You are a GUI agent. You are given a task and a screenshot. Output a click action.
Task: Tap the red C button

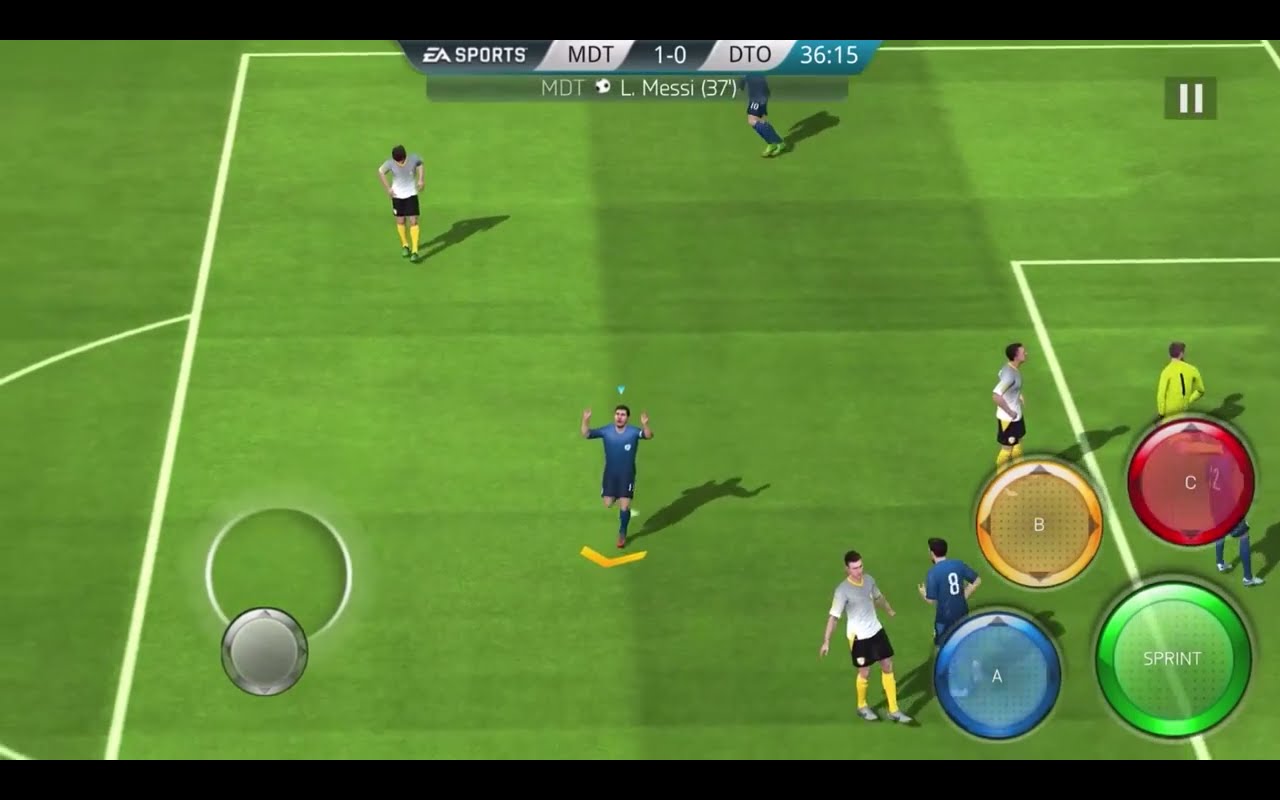point(1190,482)
